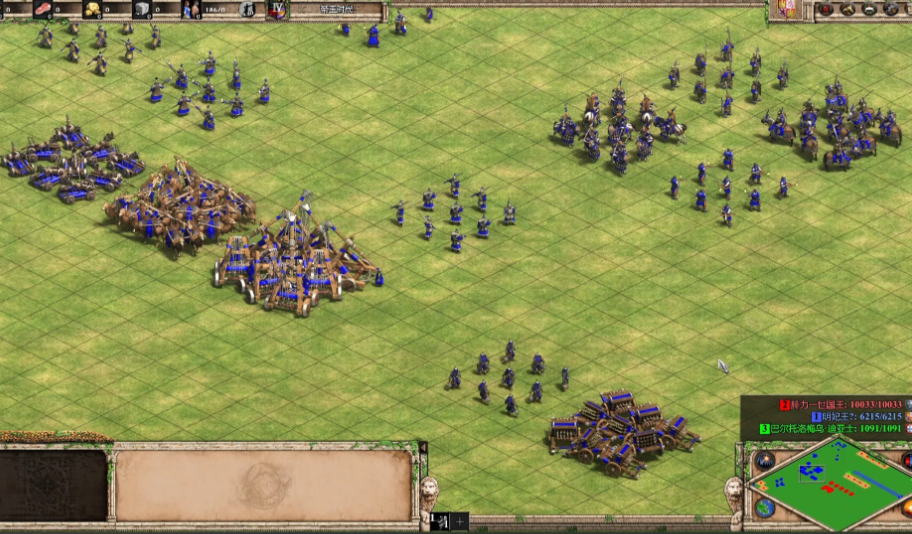912x534 pixels.
Task: Click the idle villager icon
Action: pyautogui.click(x=246, y=10)
